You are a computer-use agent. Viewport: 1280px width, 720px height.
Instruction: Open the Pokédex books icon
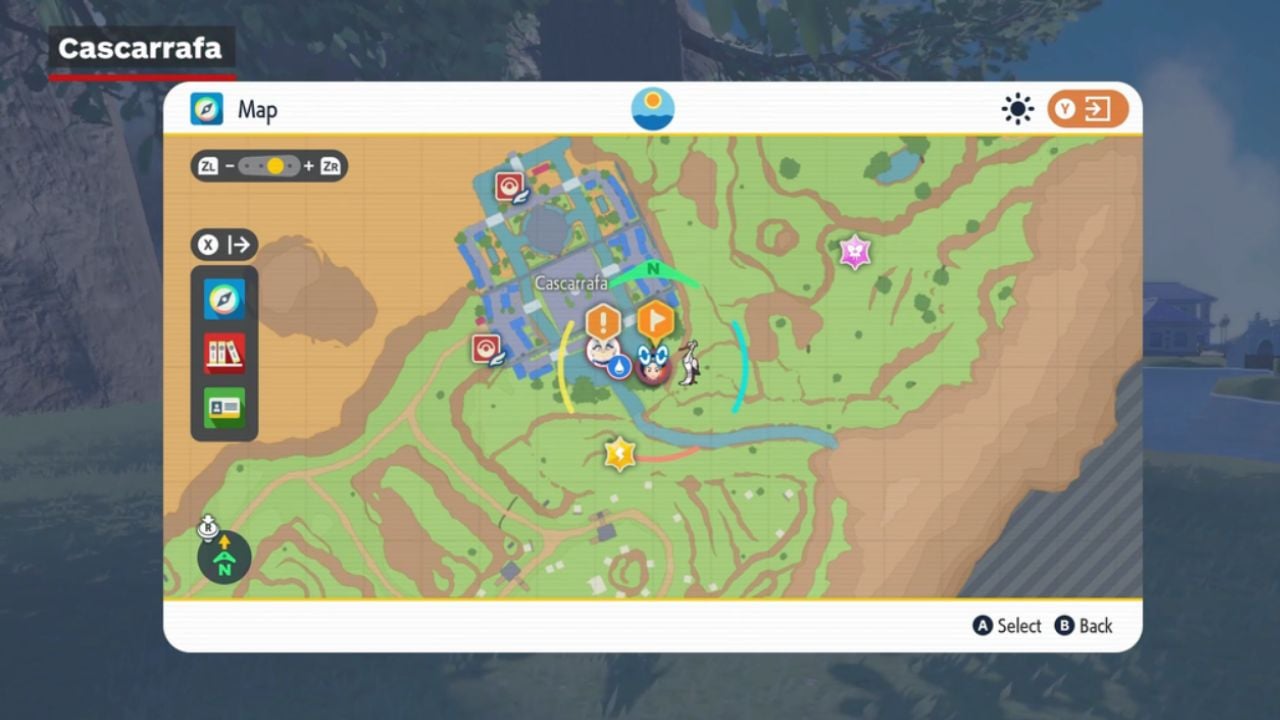pos(224,353)
